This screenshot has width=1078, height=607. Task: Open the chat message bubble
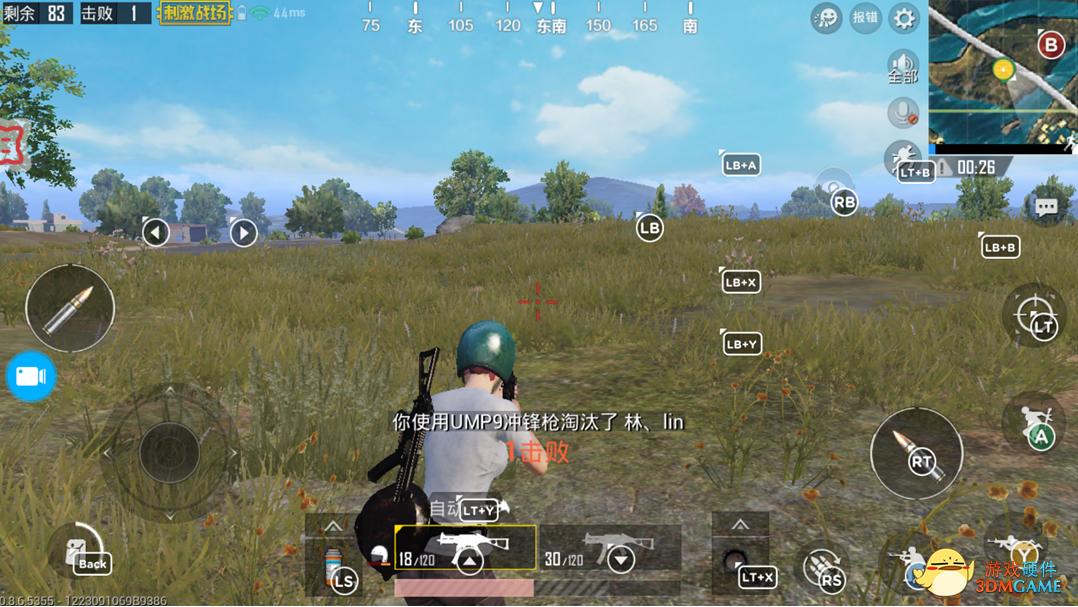click(1046, 207)
